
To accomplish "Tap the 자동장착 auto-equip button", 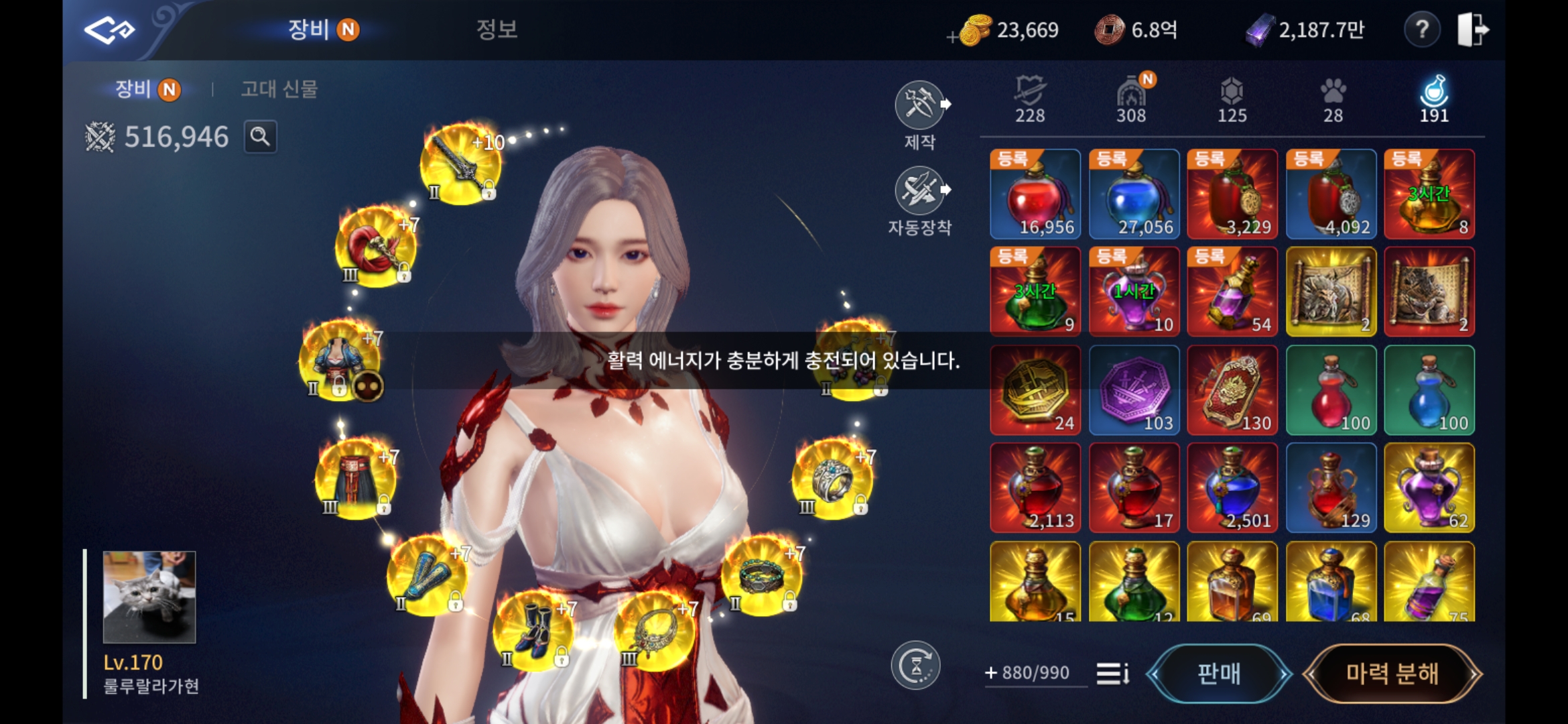I will pyautogui.click(x=921, y=193).
